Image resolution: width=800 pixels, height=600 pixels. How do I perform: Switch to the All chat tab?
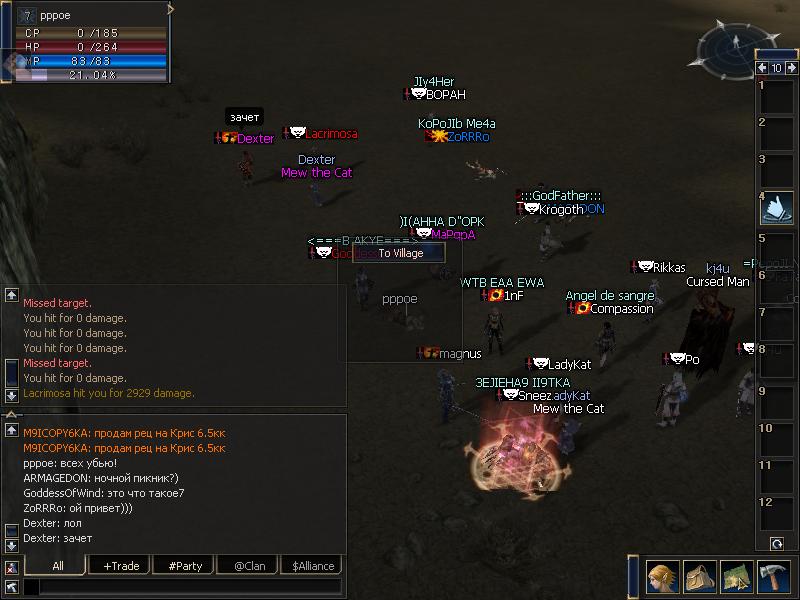[57, 566]
